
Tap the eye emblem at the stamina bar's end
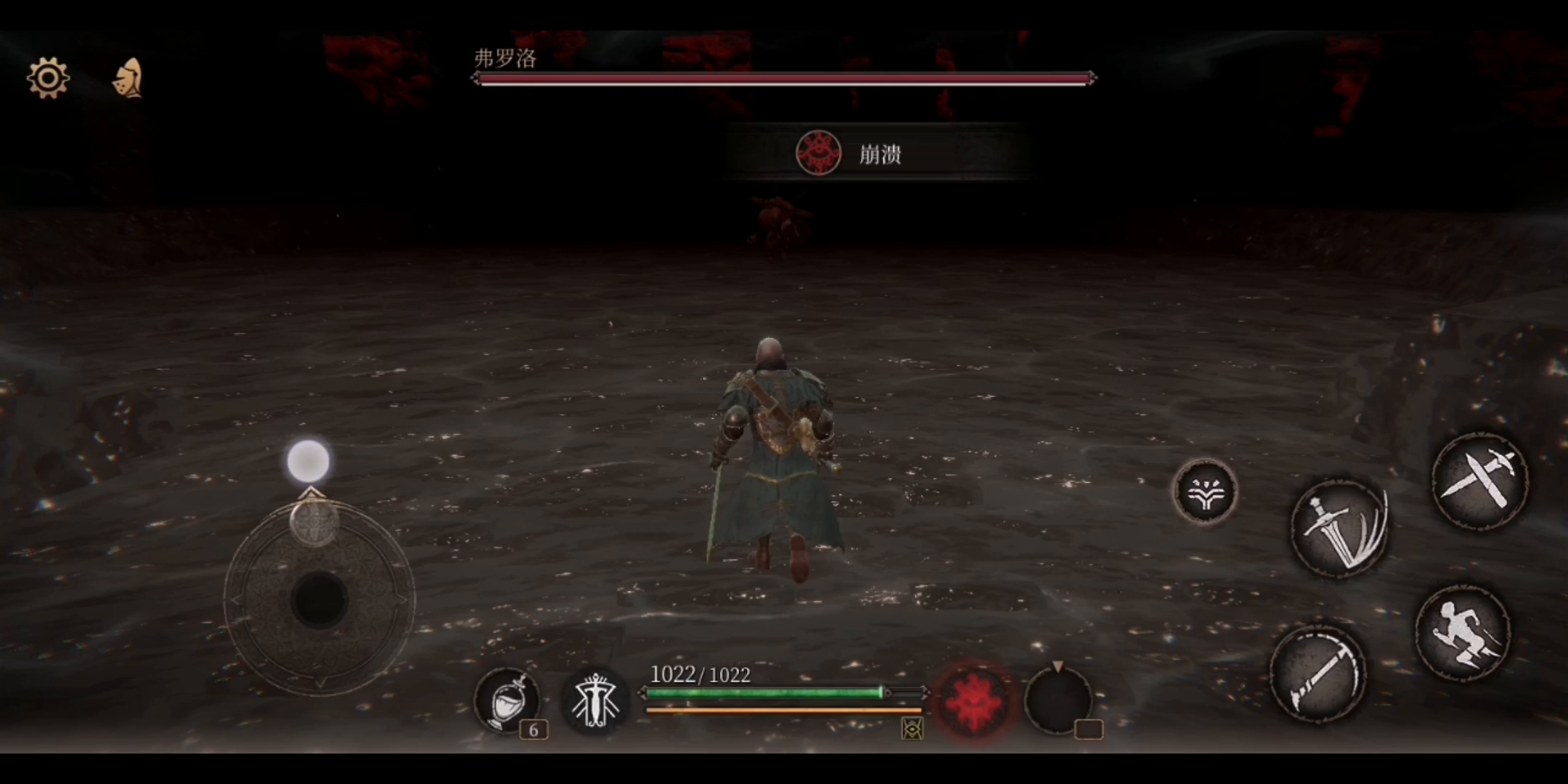[x=913, y=729]
